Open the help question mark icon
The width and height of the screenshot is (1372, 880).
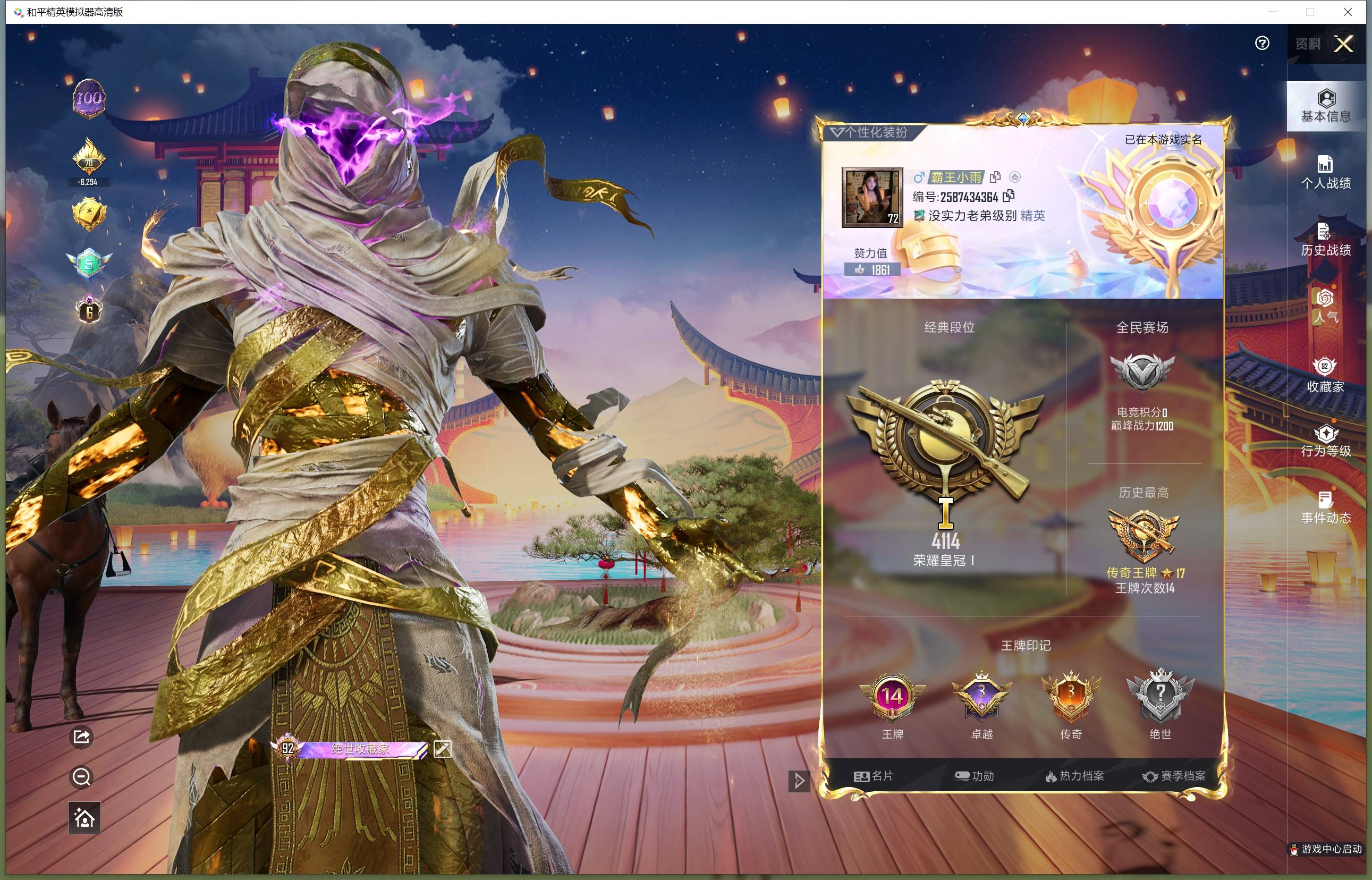[x=1261, y=44]
